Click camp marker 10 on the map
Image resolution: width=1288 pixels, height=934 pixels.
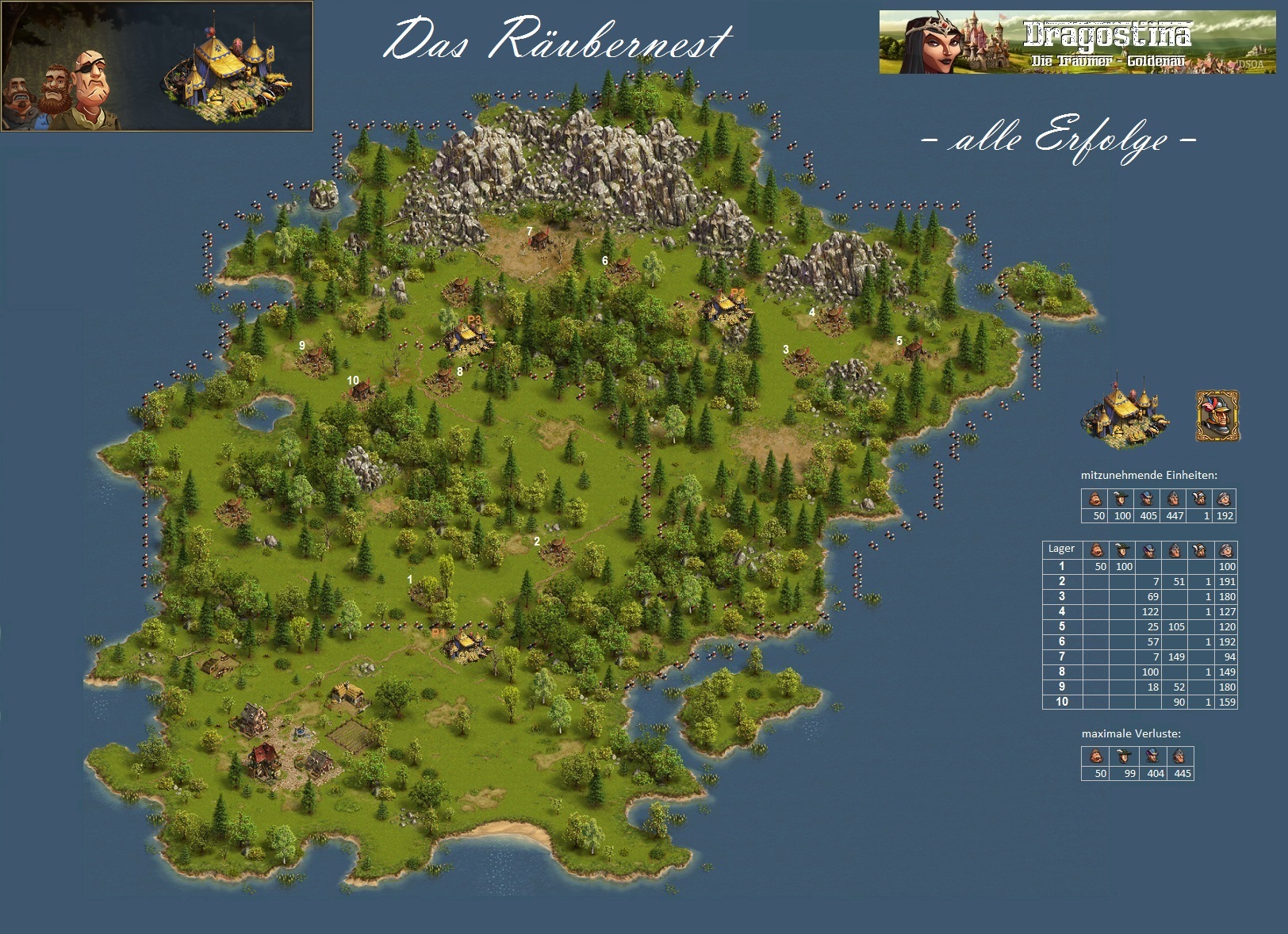coord(353,381)
